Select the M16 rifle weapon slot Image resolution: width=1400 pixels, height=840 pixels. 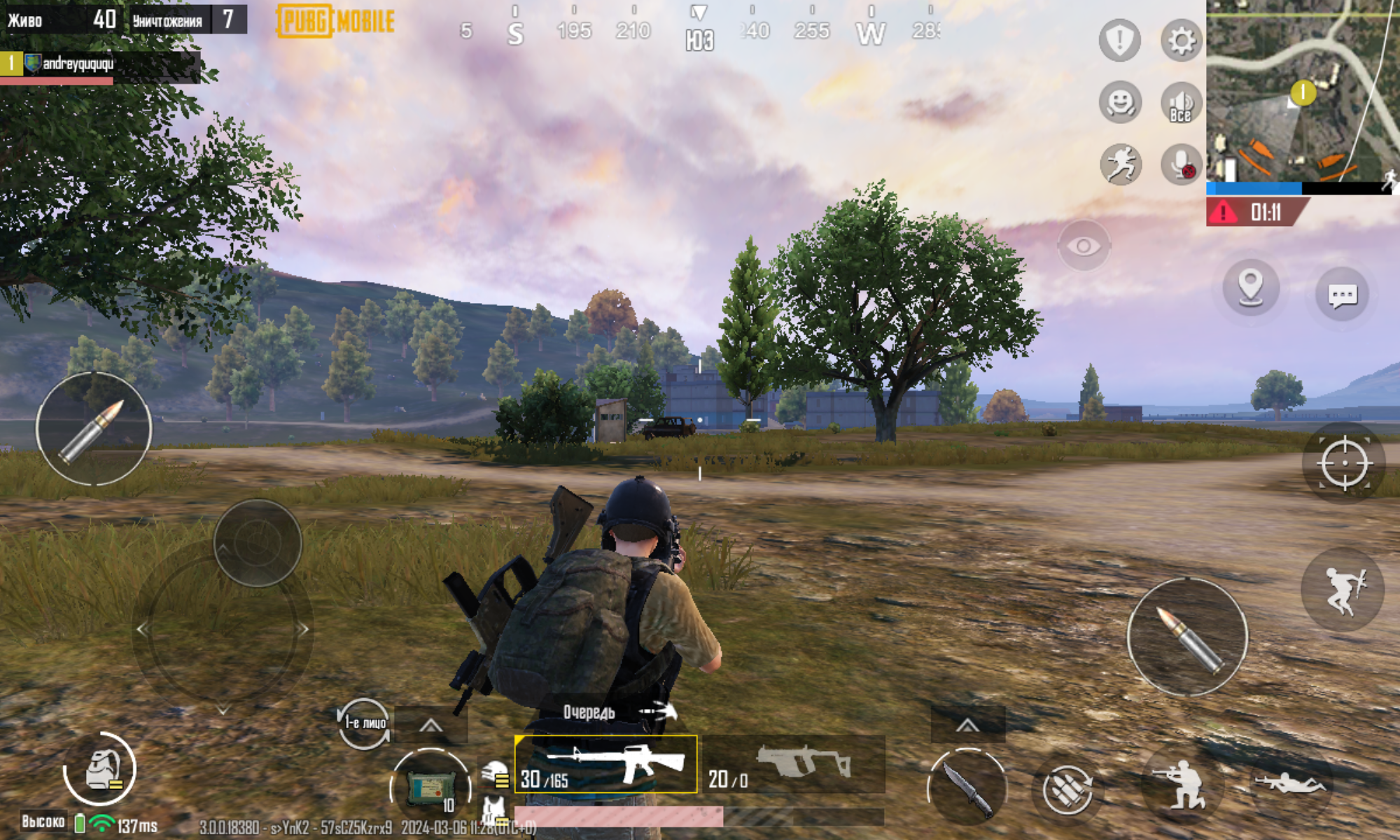pyautogui.click(x=606, y=764)
